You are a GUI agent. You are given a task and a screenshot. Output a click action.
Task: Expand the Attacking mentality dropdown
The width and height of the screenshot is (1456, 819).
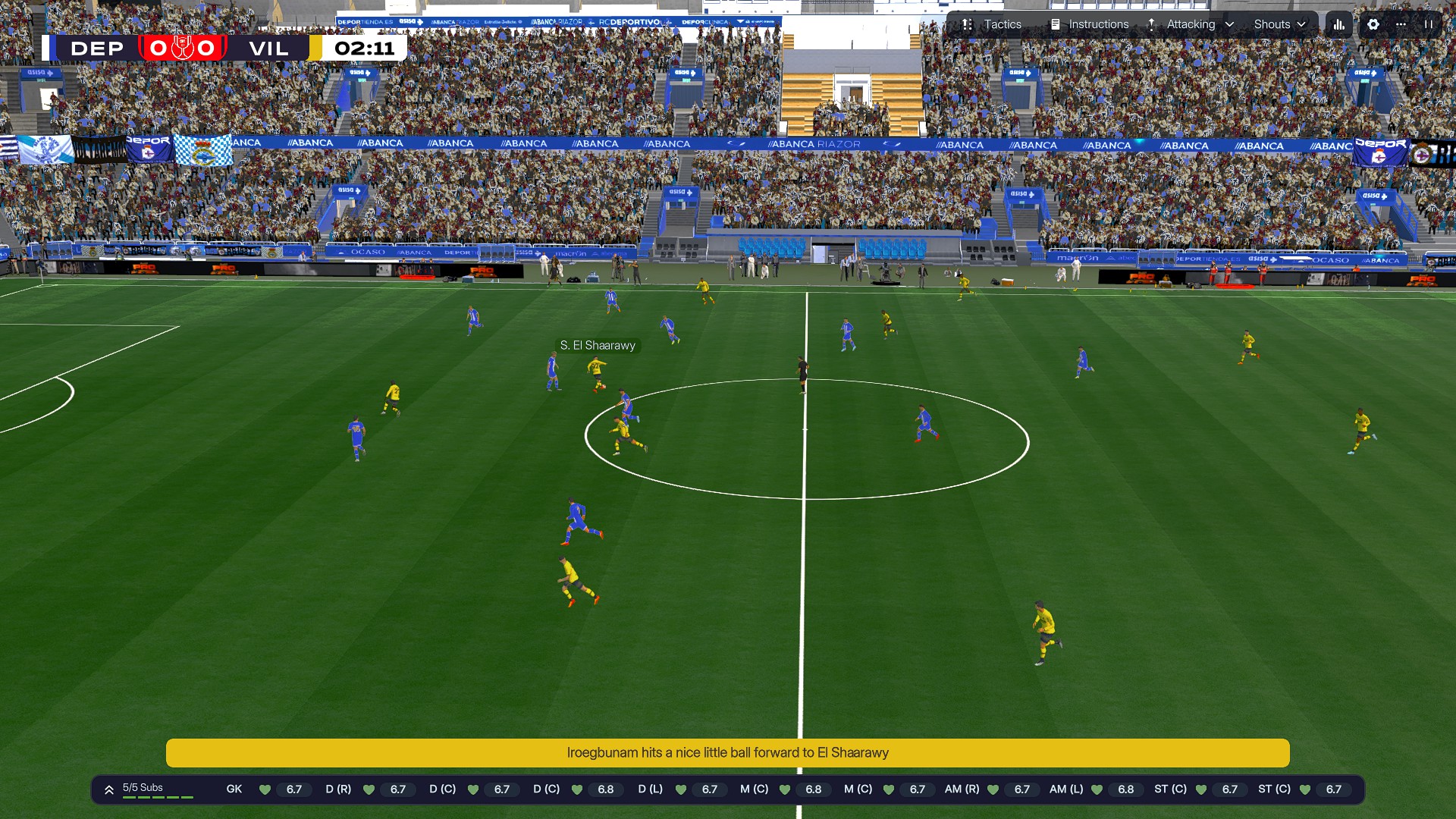coord(1191,24)
